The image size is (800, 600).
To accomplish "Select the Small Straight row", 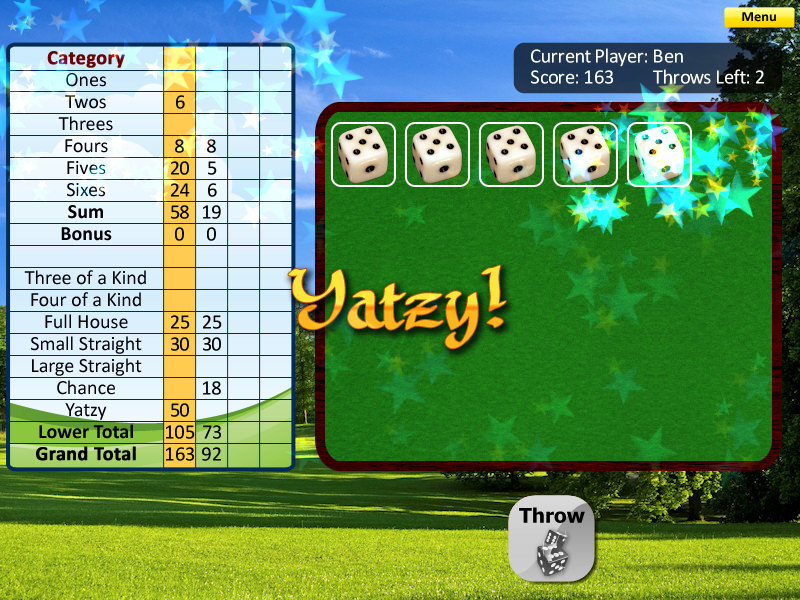I will [86, 344].
